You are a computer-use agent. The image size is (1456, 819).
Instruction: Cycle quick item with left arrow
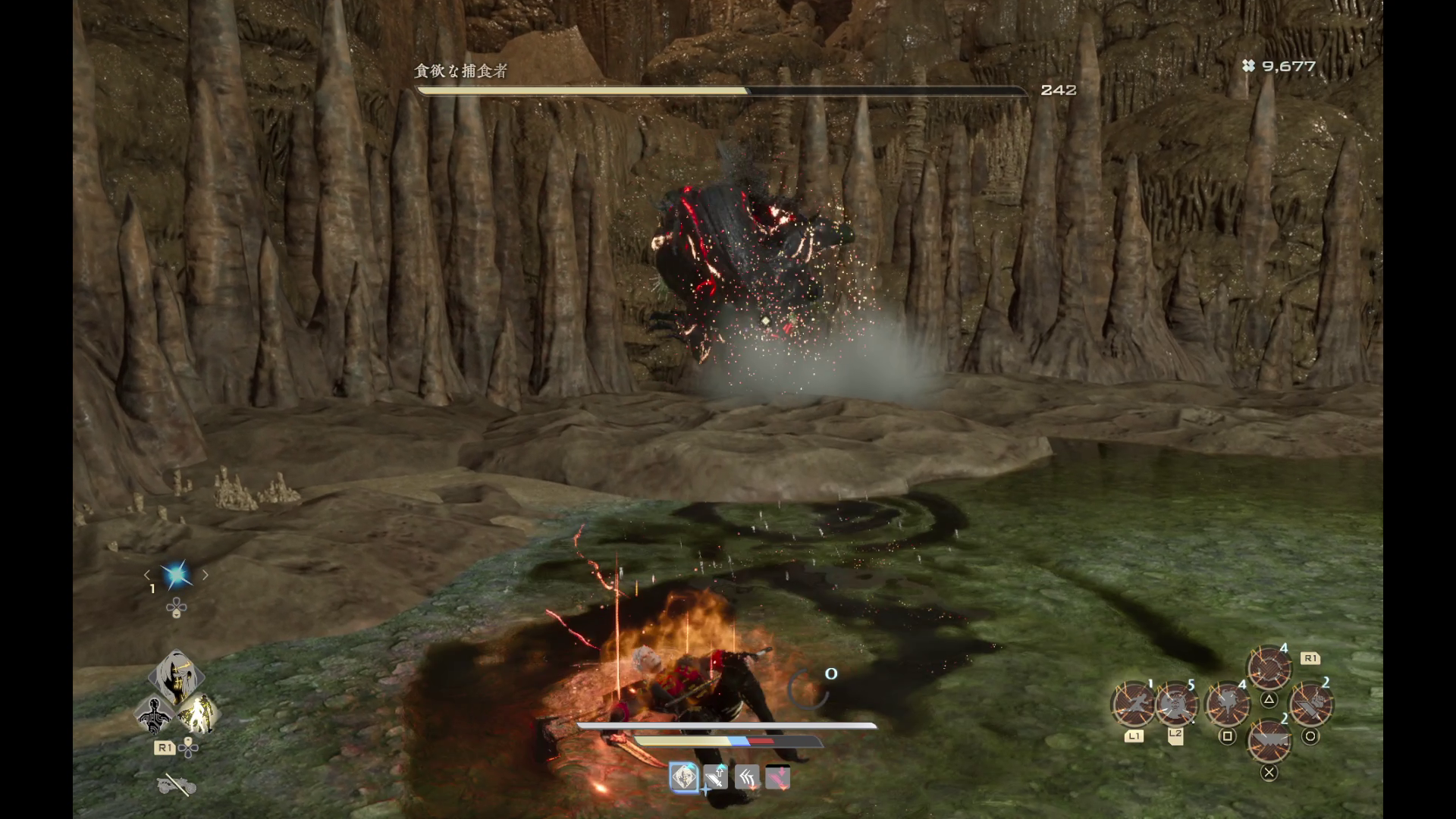point(148,576)
